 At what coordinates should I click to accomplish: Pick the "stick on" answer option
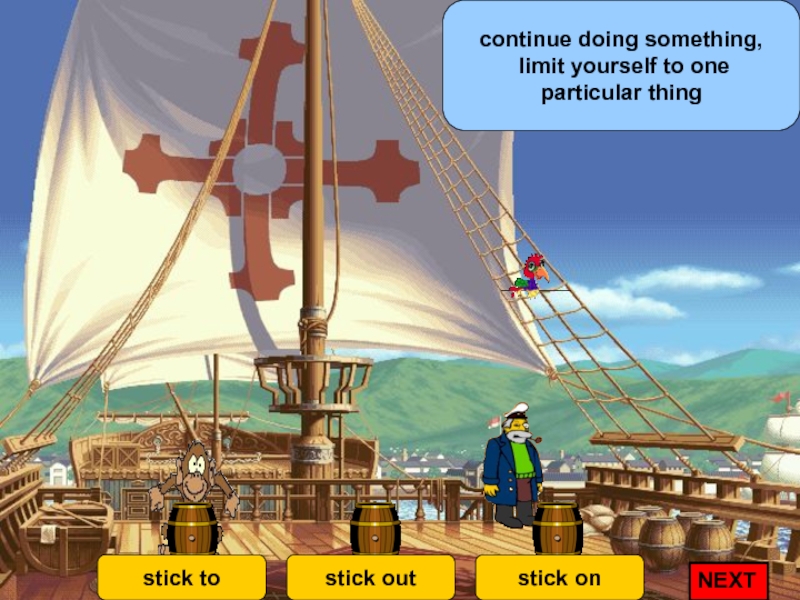pyautogui.click(x=559, y=578)
